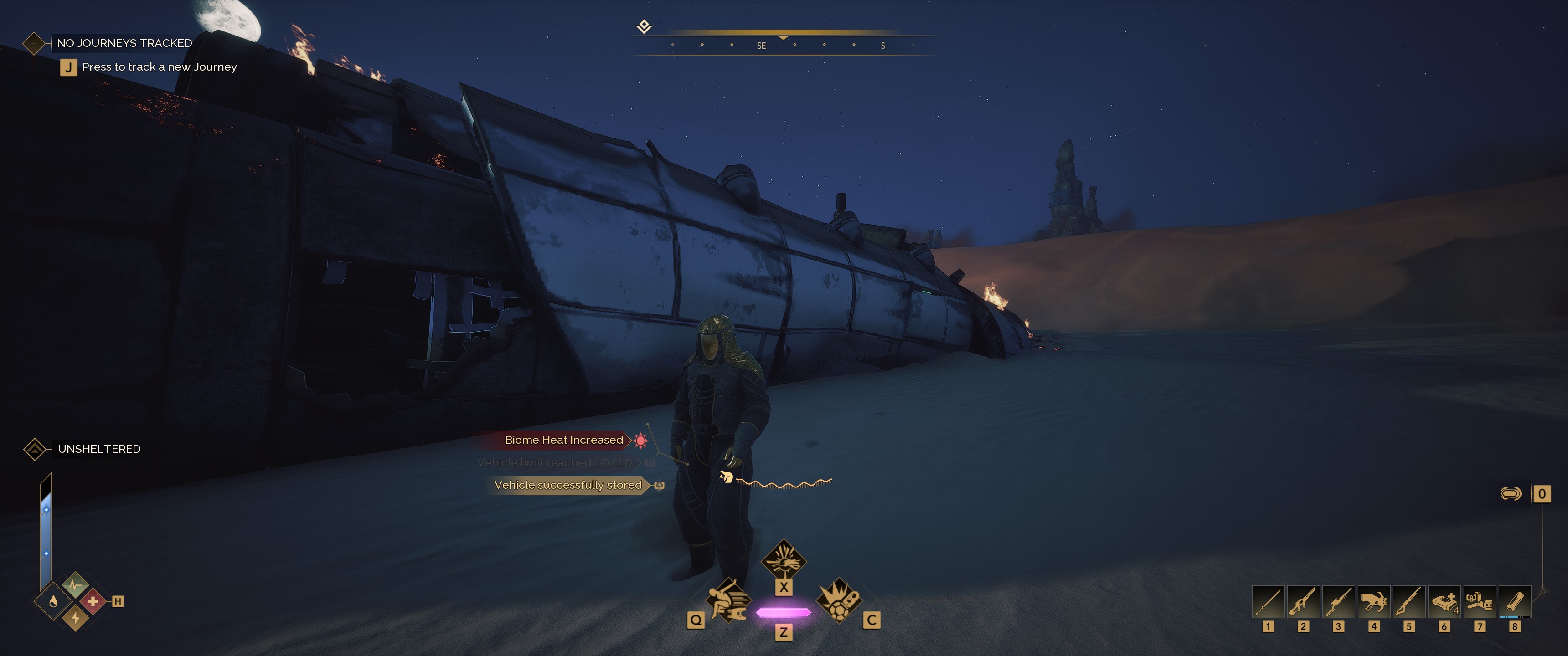Select the handheld tool in hotbar slot 7

[1479, 602]
